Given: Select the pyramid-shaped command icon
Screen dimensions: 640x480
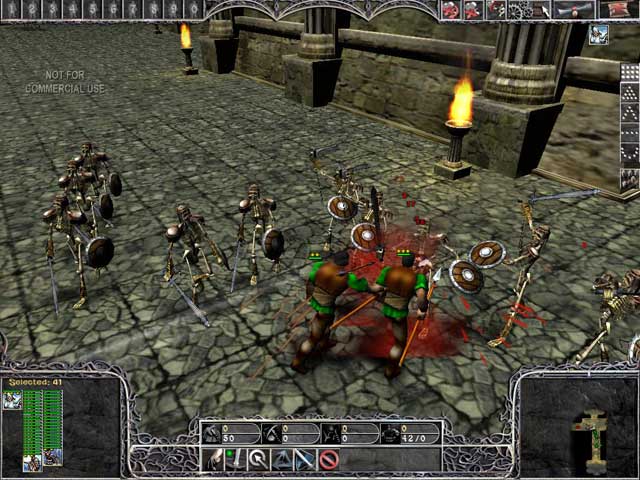Looking at the screenshot, I should coord(282,459).
